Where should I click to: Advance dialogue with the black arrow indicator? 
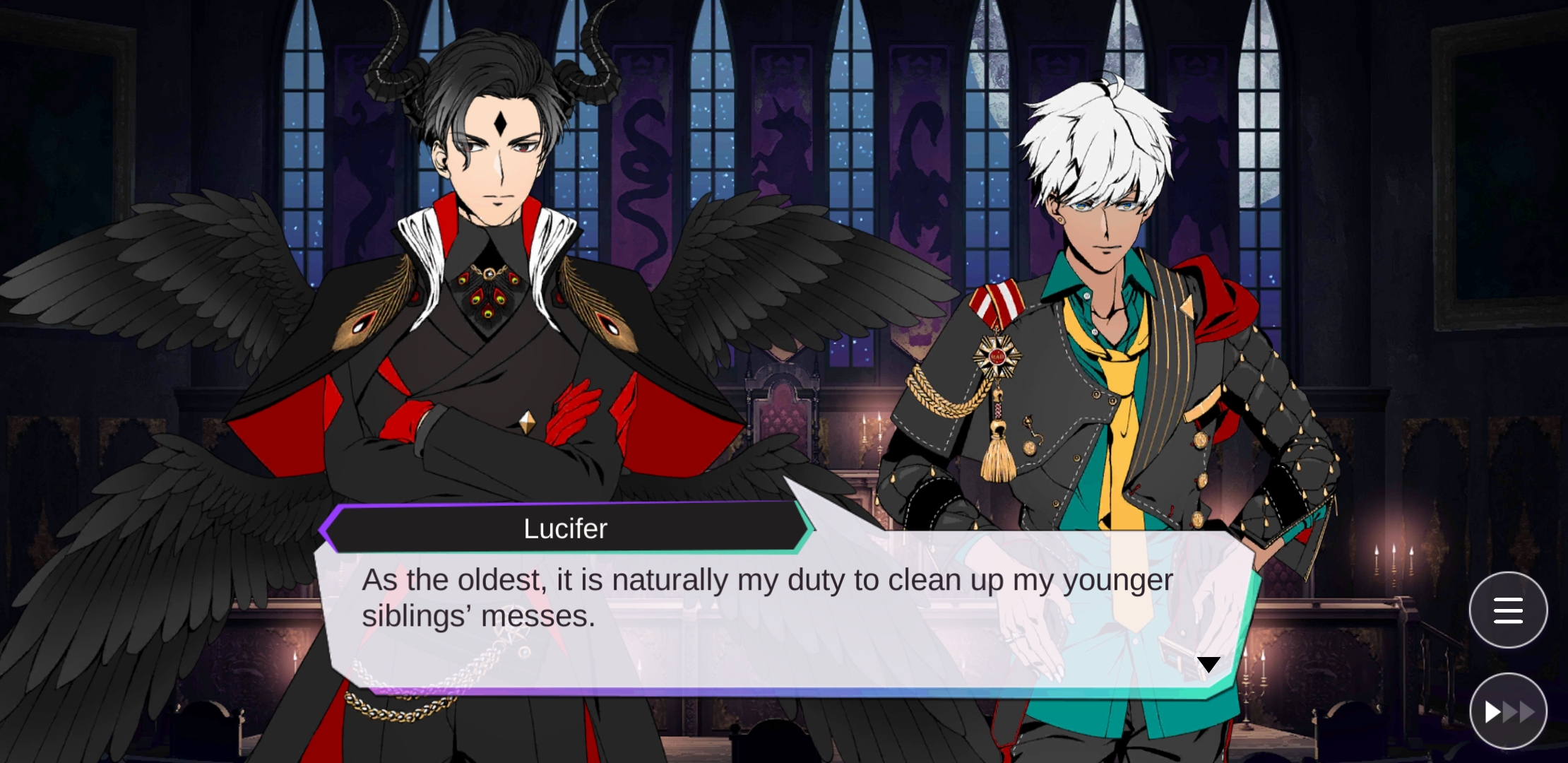(1208, 664)
